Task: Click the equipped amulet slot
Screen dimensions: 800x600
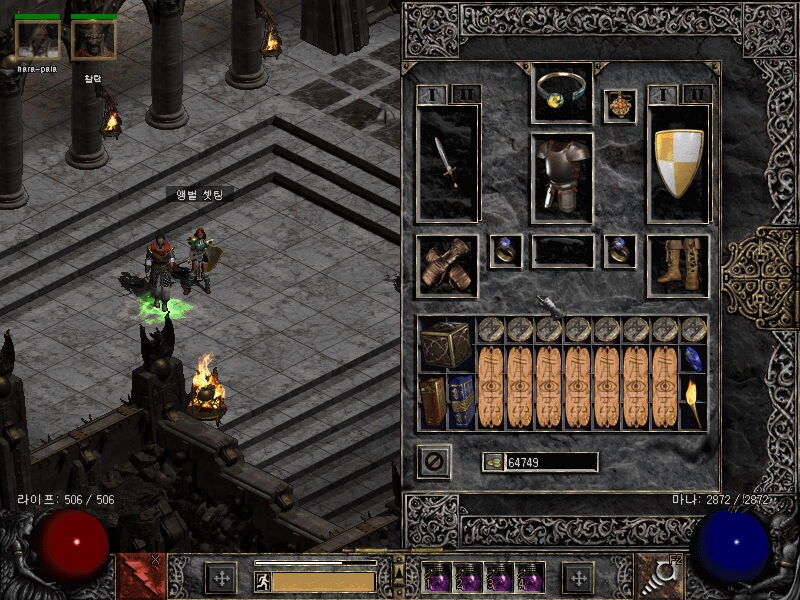Action: pos(620,106)
